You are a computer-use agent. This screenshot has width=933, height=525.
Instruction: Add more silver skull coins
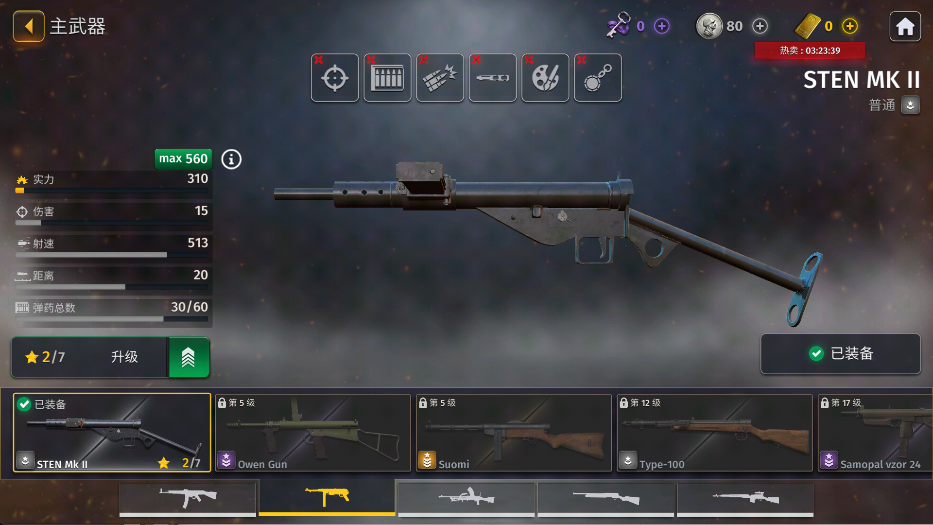pos(760,26)
